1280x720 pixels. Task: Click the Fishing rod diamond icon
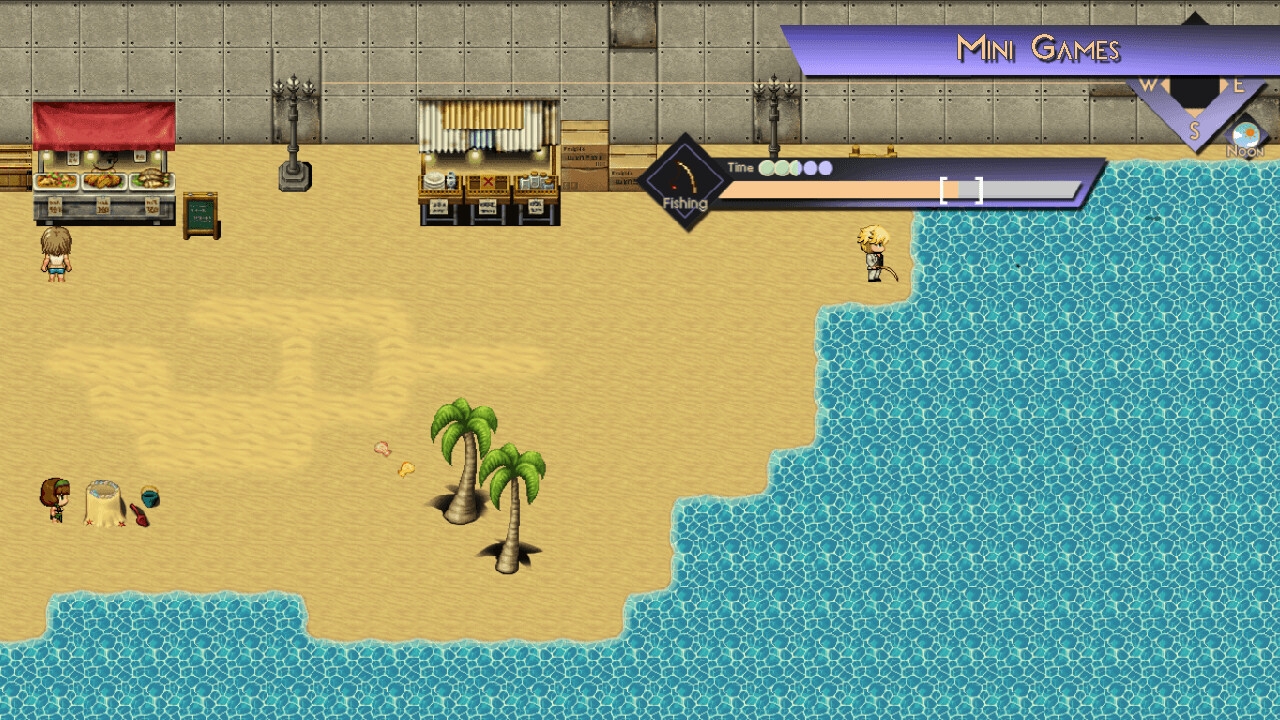[x=685, y=181]
